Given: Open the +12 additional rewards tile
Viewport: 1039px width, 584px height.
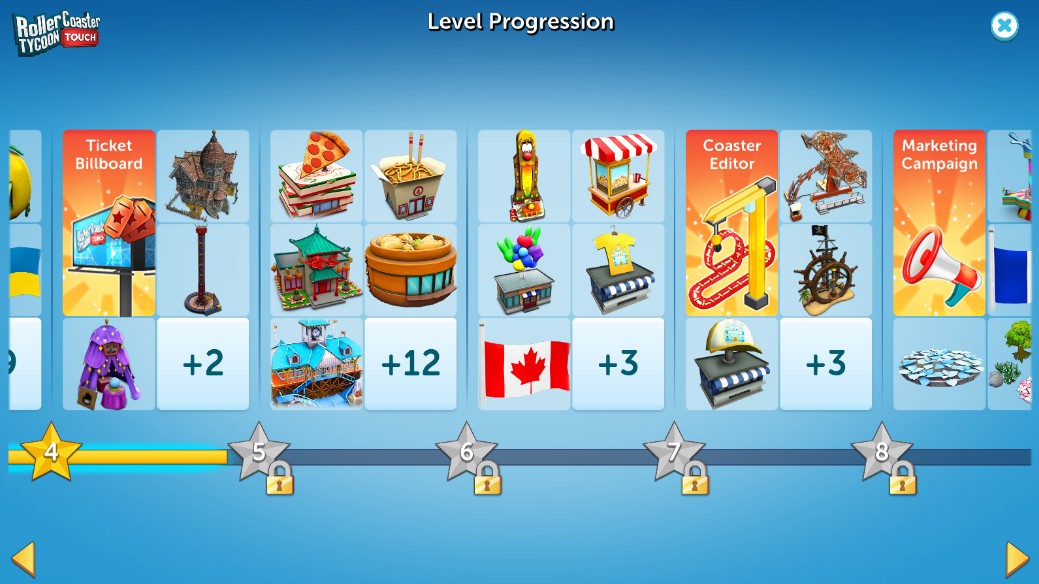Looking at the screenshot, I should (x=411, y=364).
